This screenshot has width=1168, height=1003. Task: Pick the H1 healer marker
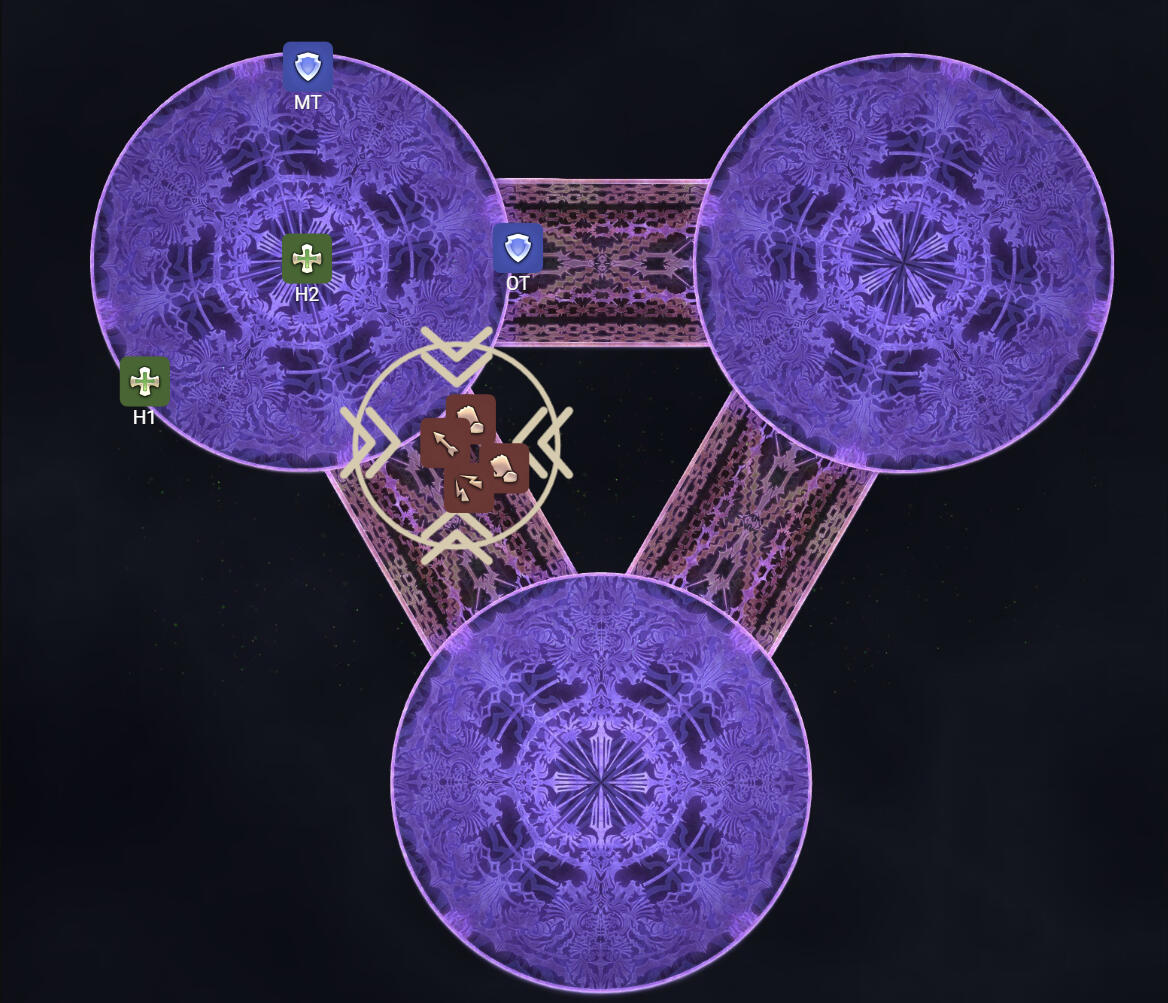[145, 381]
